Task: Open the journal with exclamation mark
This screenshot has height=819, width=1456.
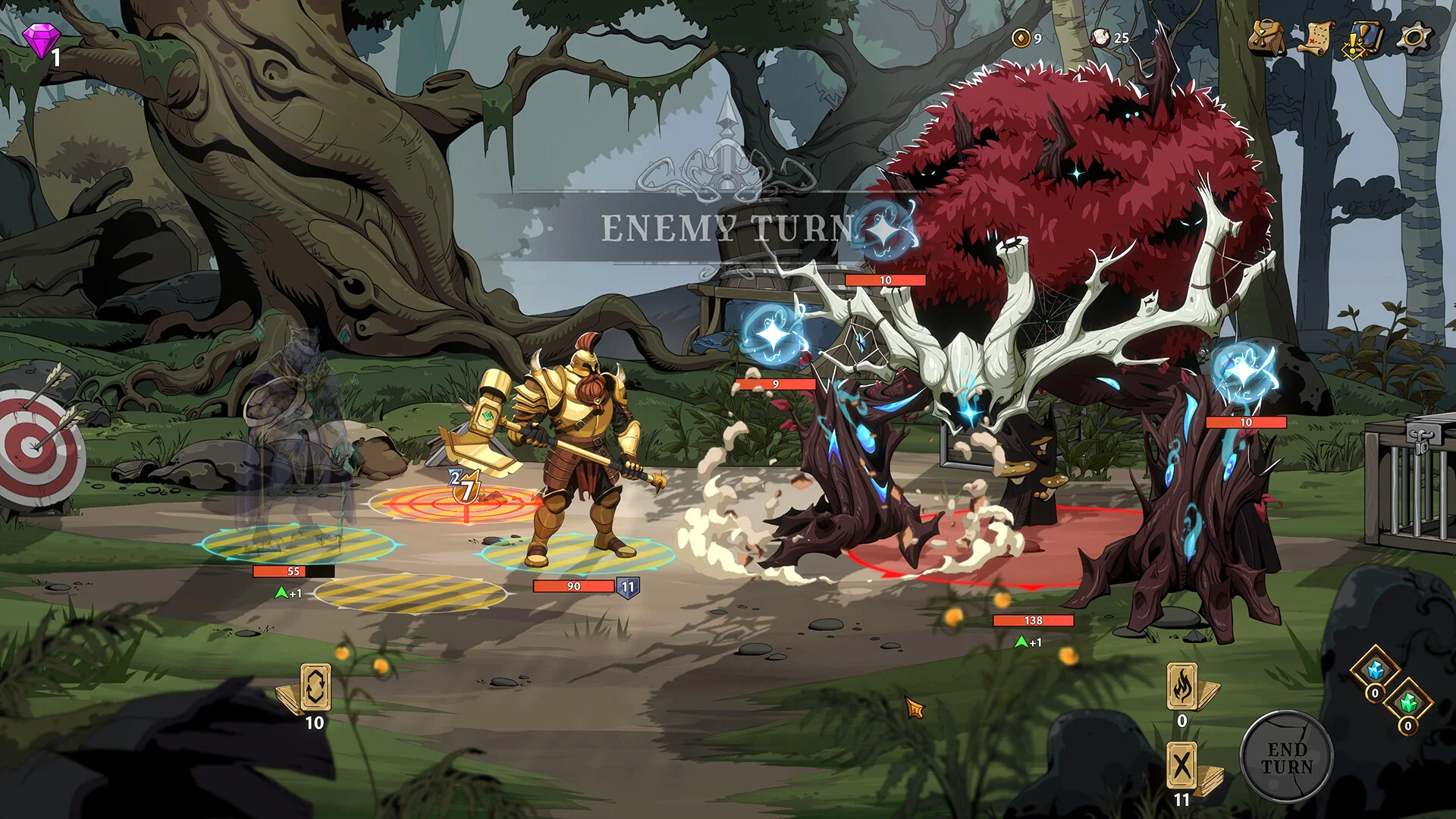Action: tap(1363, 38)
